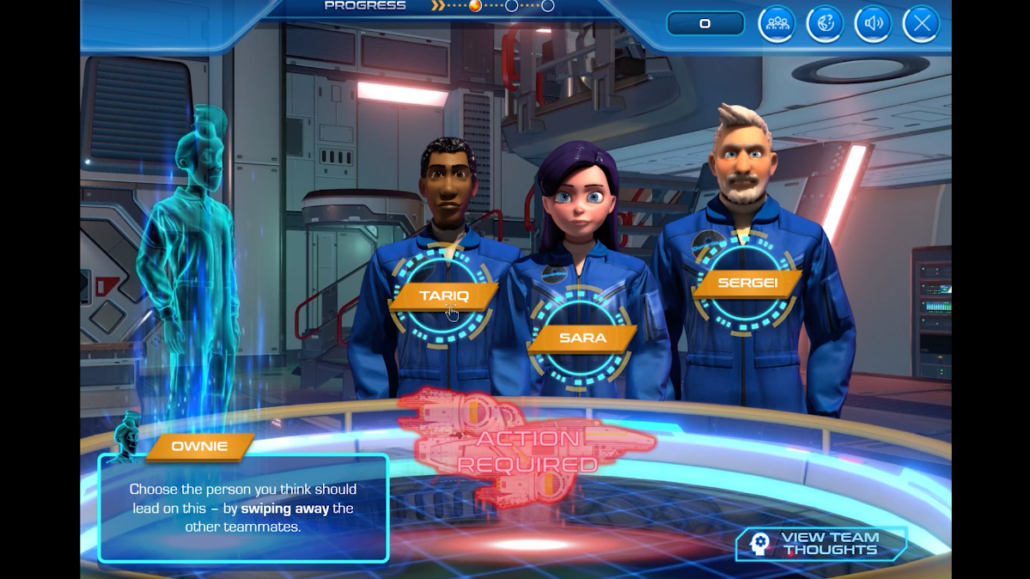The width and height of the screenshot is (1030, 579).
Task: Click the globe help icon
Action: tap(825, 24)
